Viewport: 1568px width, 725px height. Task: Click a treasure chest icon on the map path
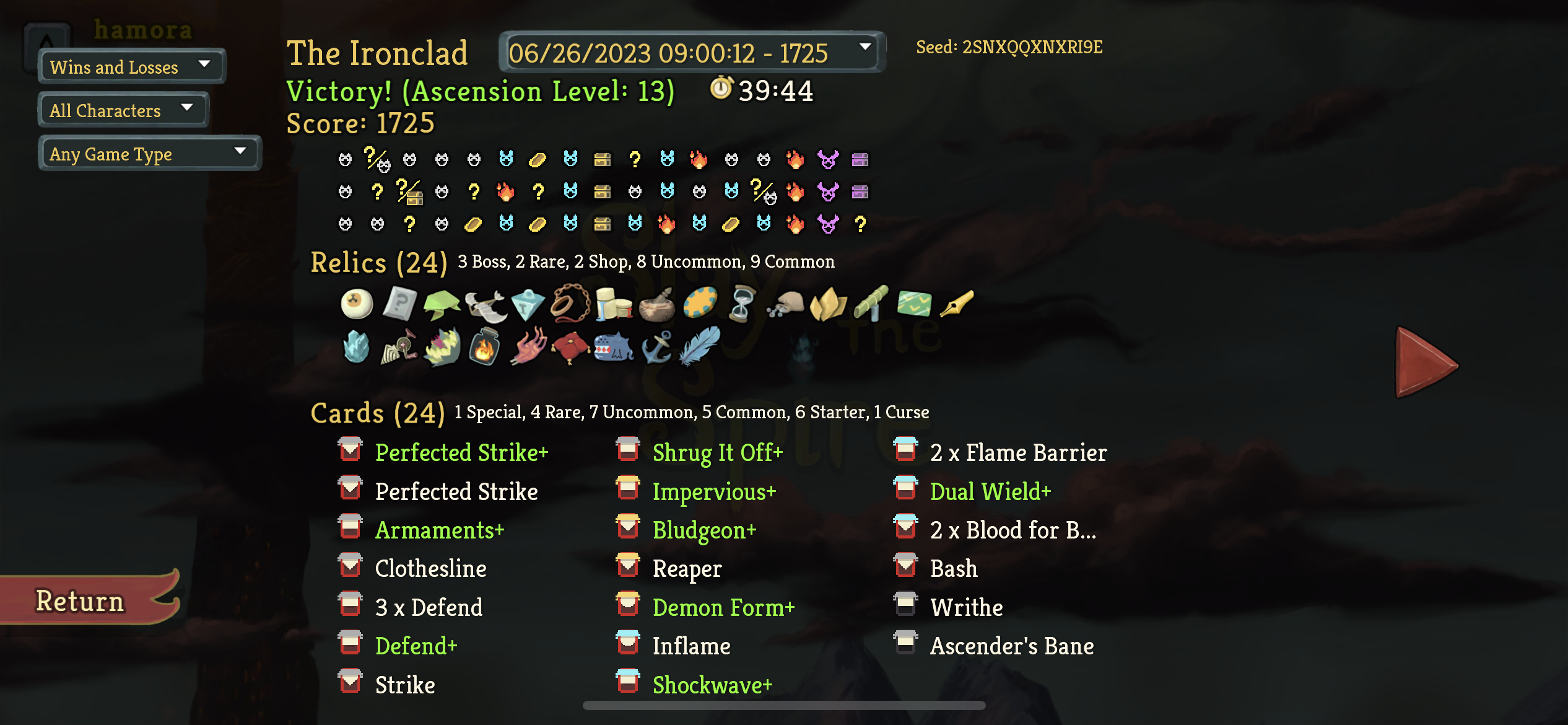pyautogui.click(x=603, y=159)
